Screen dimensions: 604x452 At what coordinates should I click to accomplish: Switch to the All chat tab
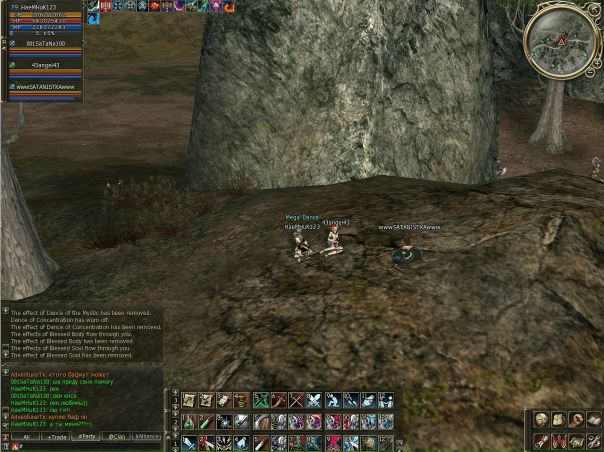[x=26, y=437]
